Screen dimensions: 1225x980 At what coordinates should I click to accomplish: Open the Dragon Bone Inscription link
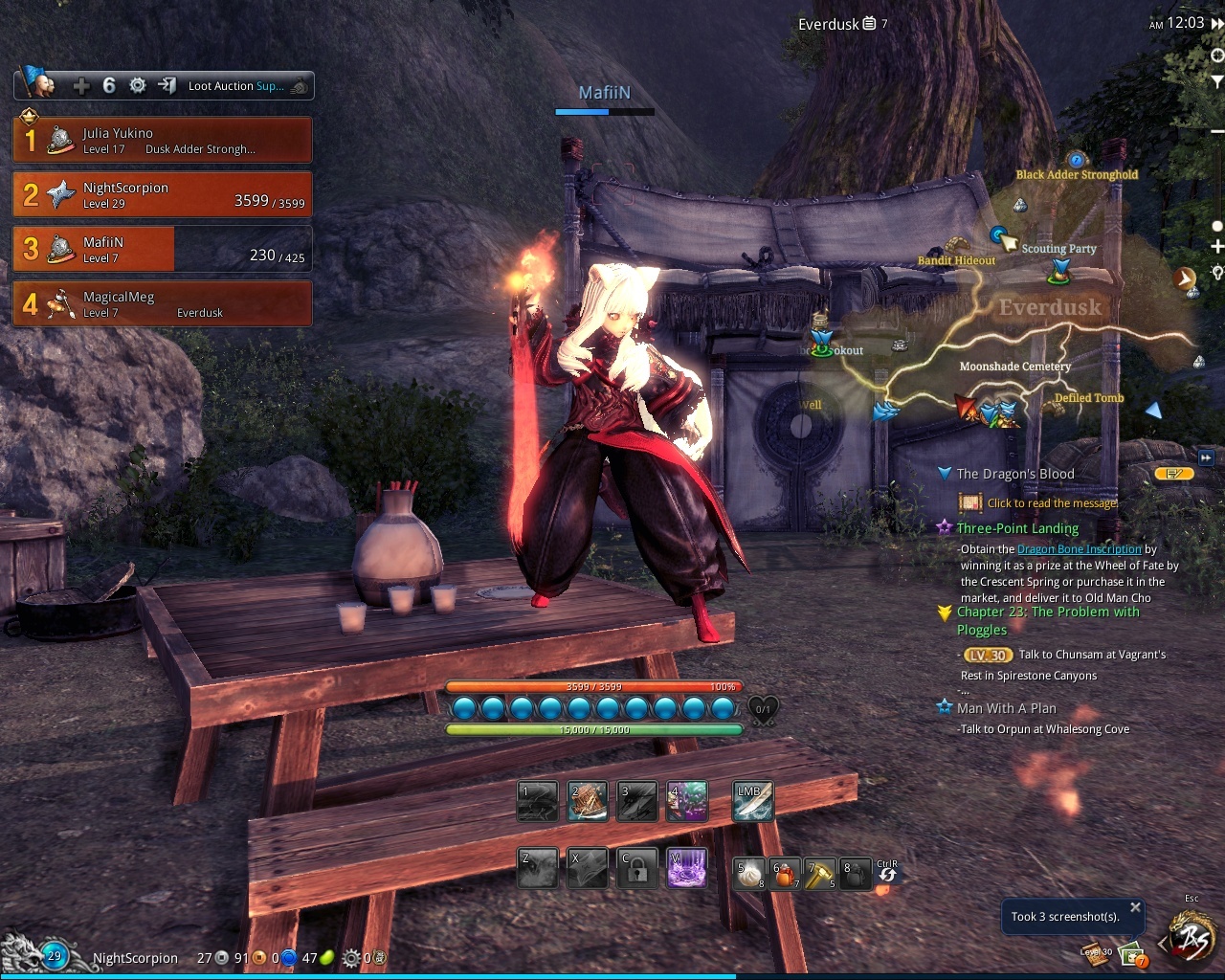1079,549
